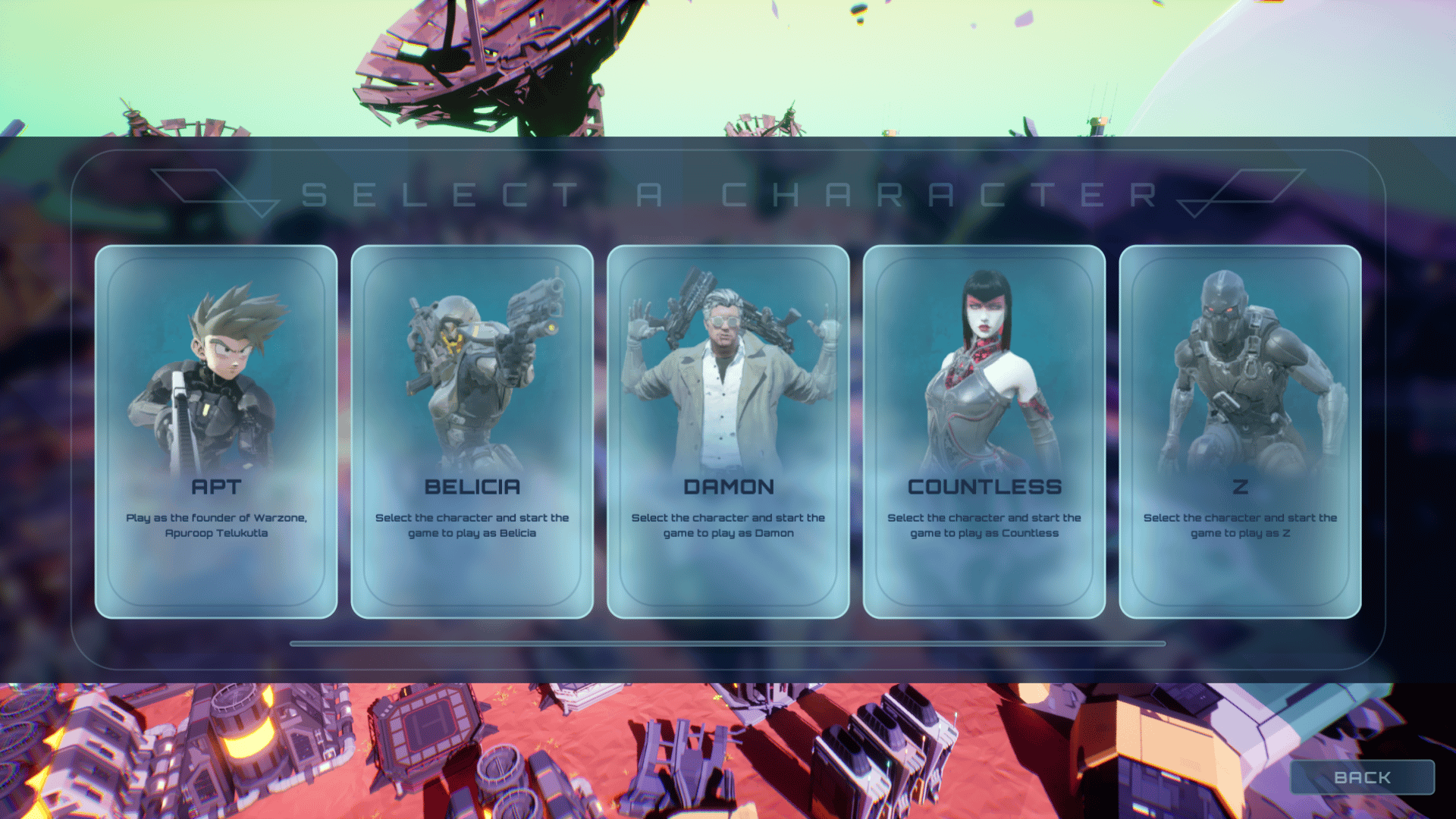Click the DAMON name label
Screen dimensions: 1456x819
point(727,488)
